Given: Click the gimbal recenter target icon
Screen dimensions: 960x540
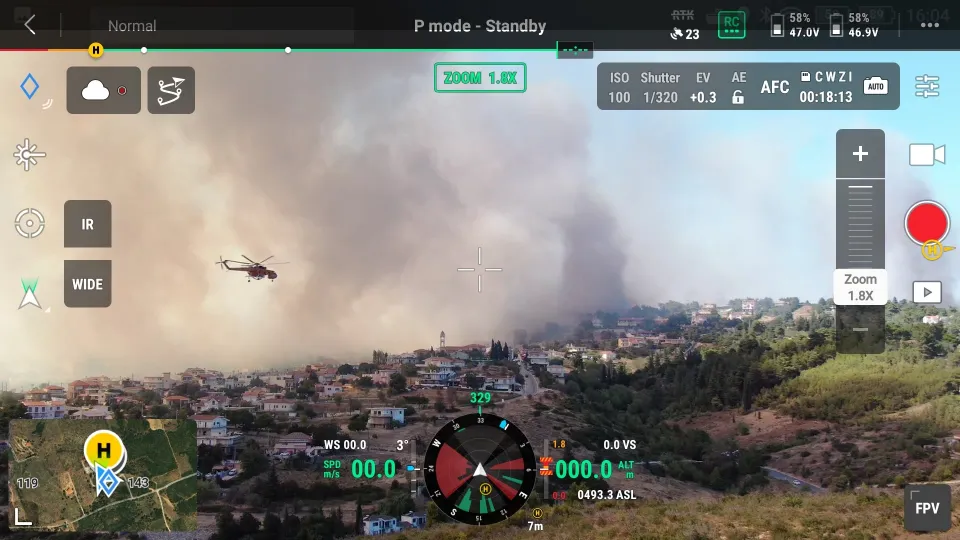Looking at the screenshot, I should (x=30, y=223).
